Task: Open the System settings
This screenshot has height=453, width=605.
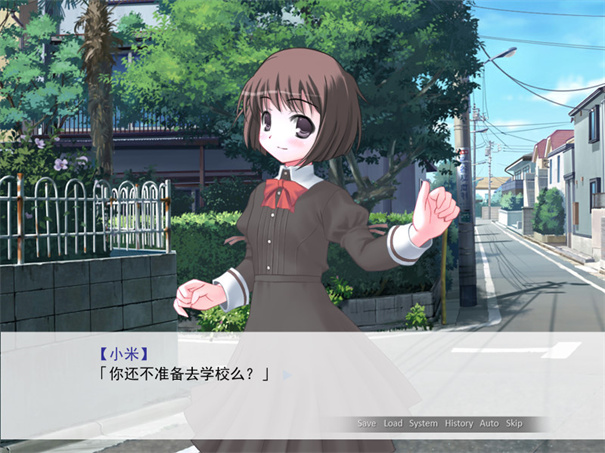Action: 423,423
